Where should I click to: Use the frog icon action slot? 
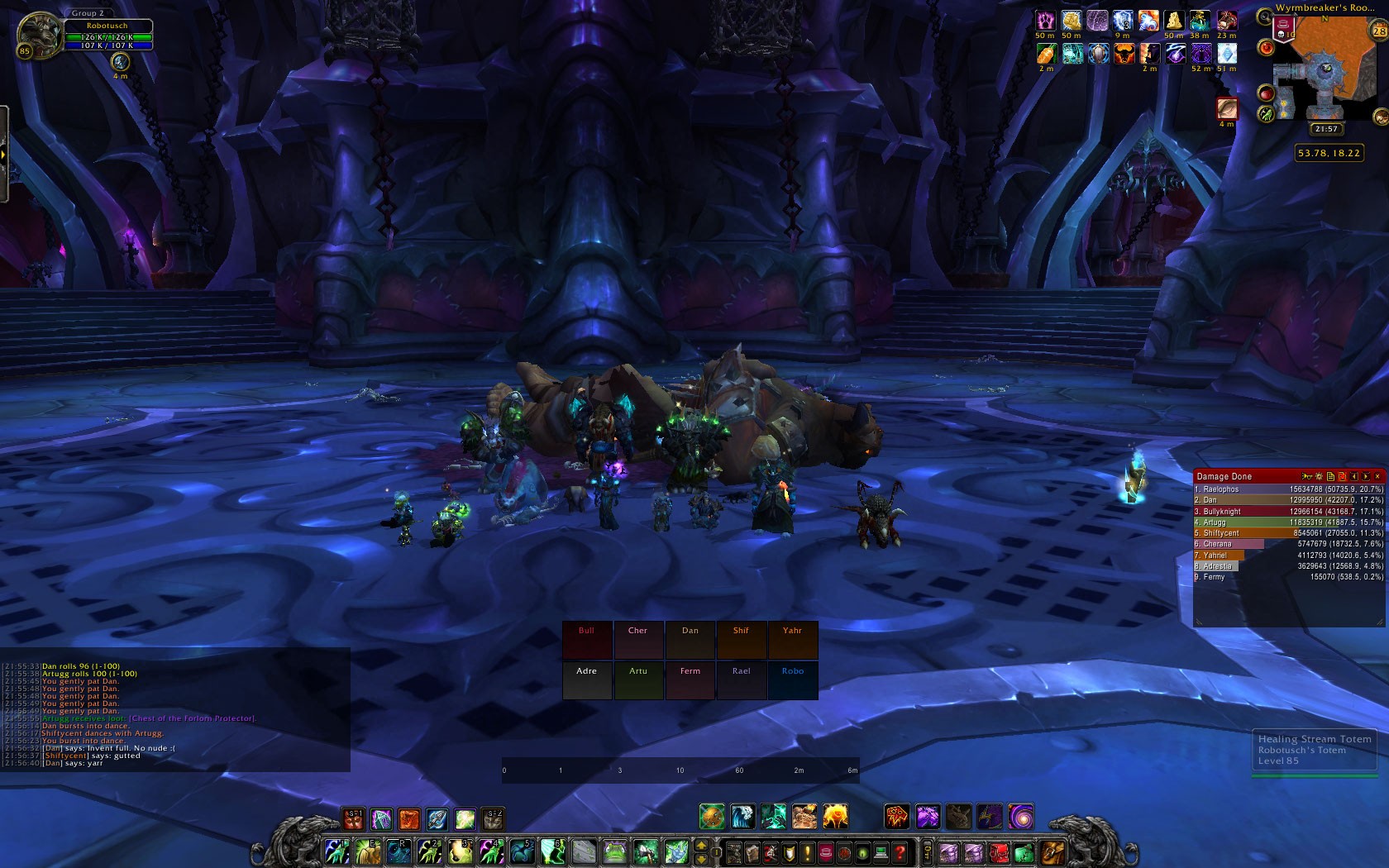click(615, 851)
